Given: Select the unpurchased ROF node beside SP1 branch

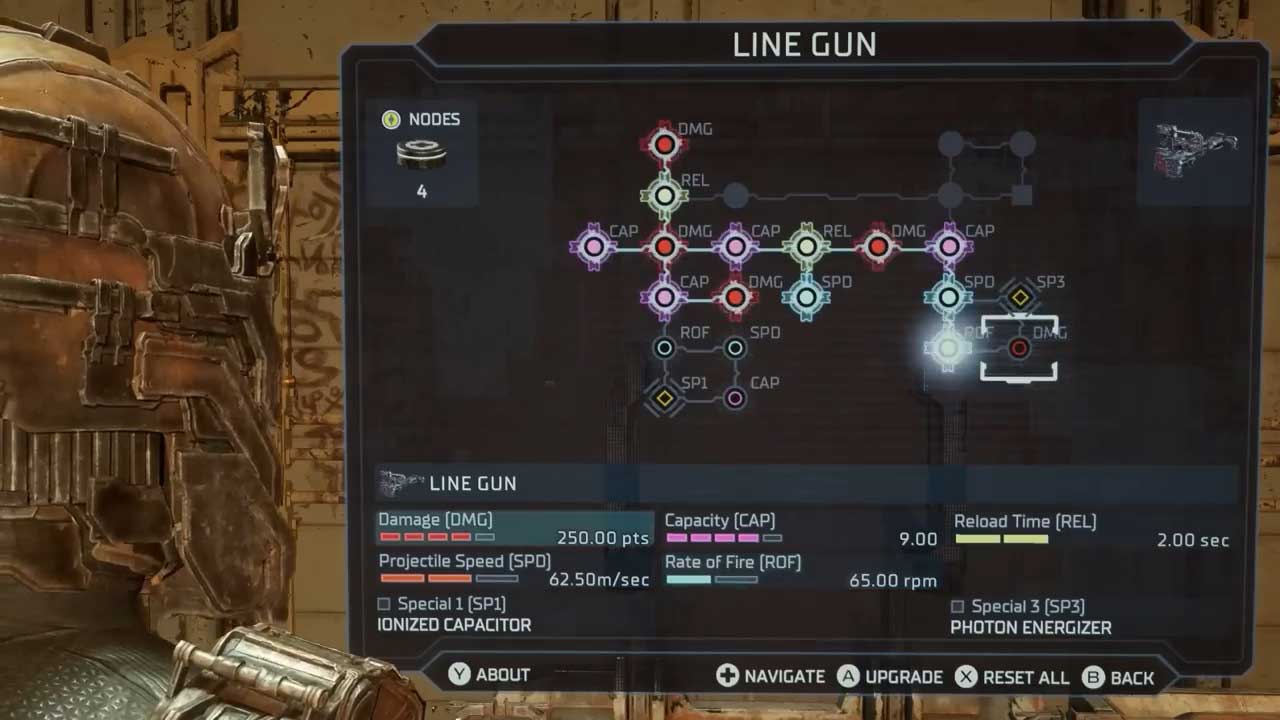Looking at the screenshot, I should point(664,348).
